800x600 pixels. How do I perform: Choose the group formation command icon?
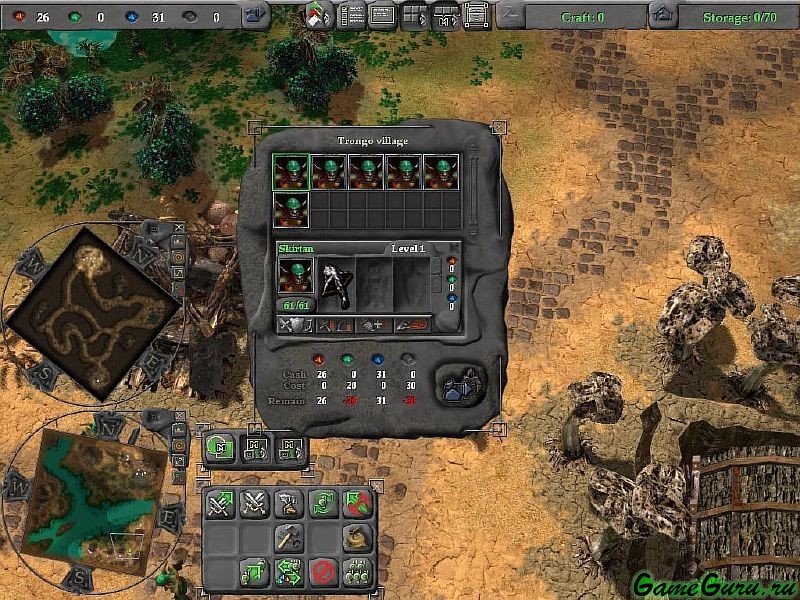(x=357, y=573)
